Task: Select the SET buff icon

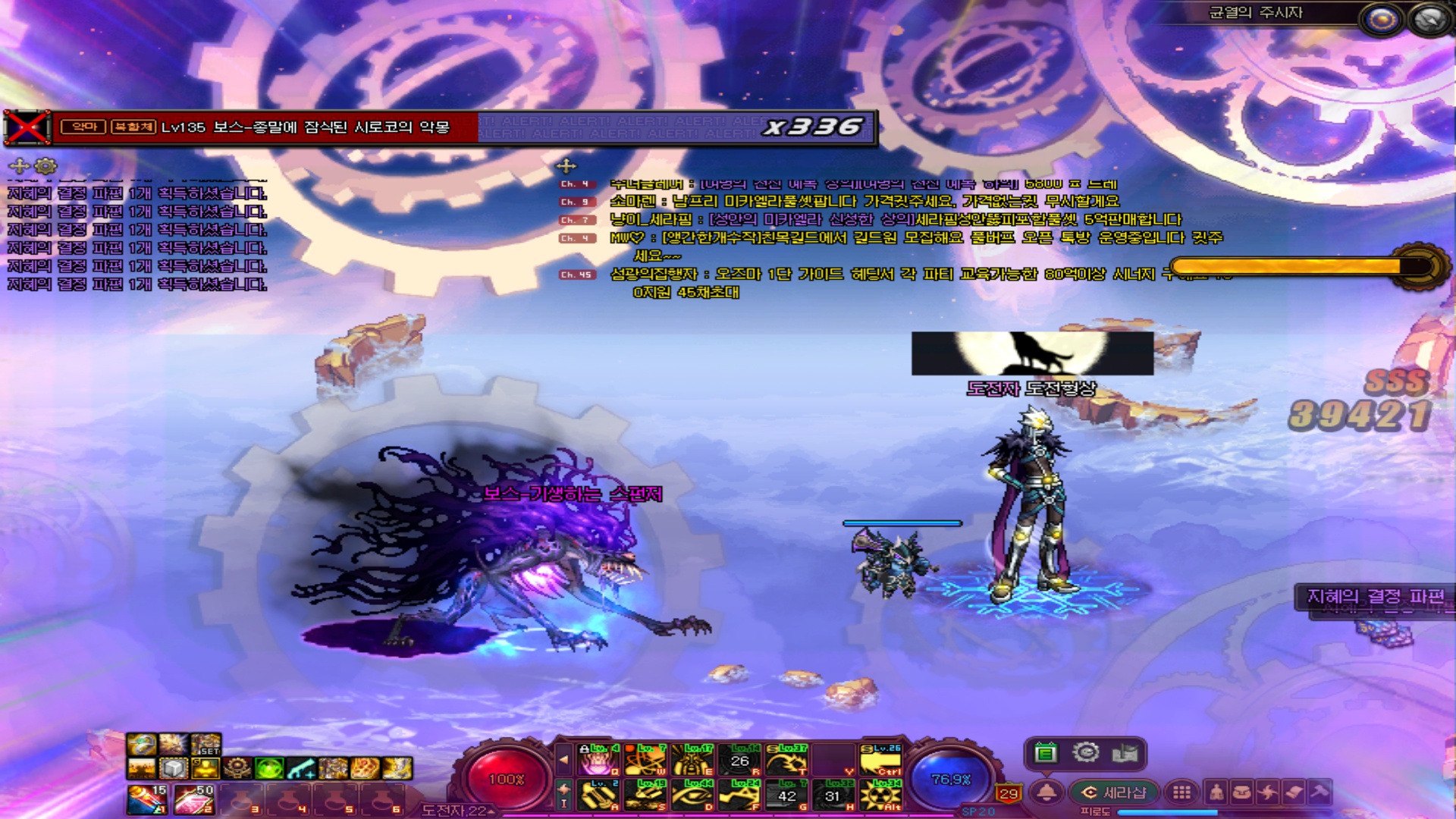Action: [x=206, y=744]
